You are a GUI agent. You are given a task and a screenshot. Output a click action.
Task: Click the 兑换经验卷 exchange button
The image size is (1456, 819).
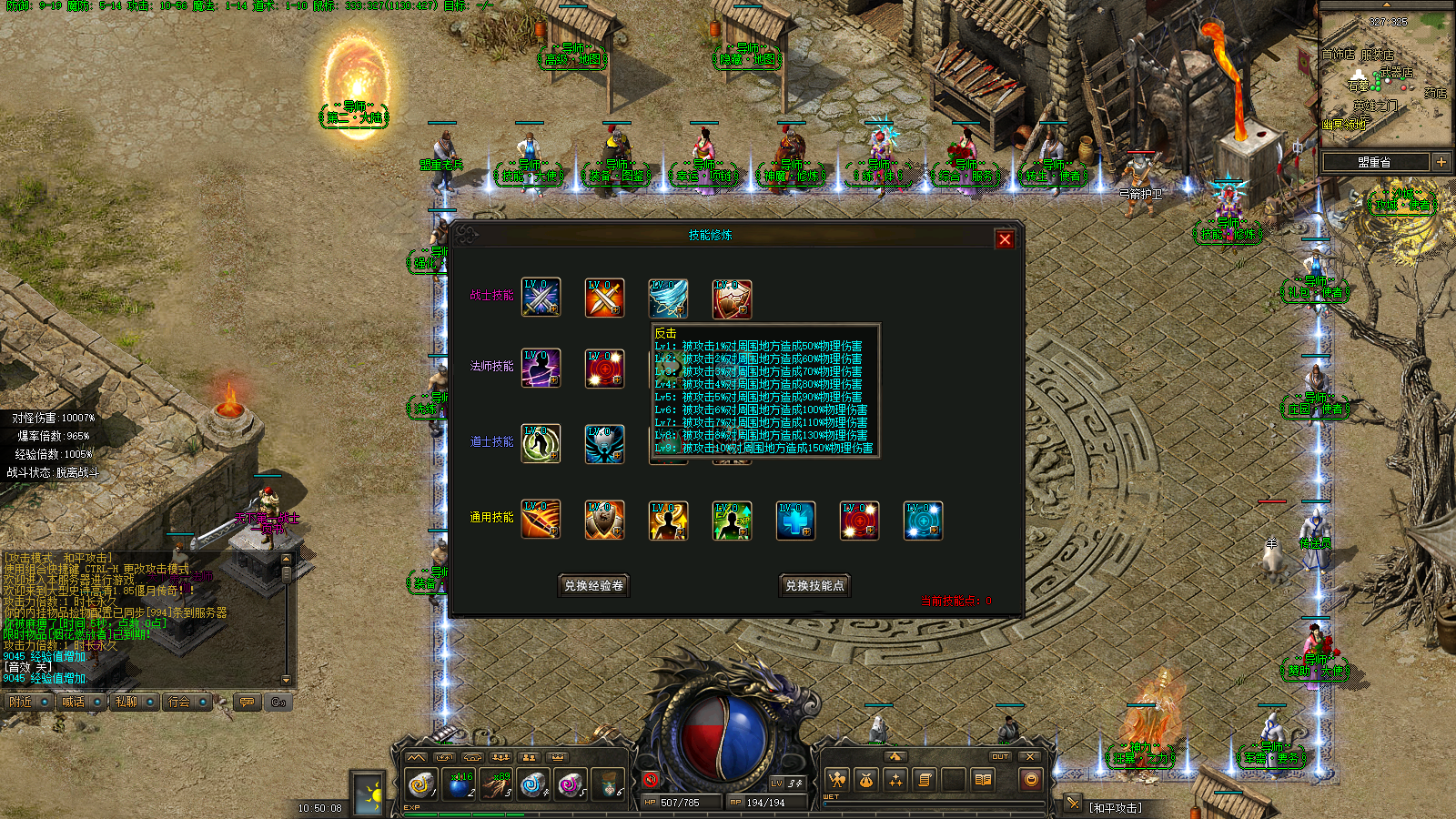click(x=593, y=586)
